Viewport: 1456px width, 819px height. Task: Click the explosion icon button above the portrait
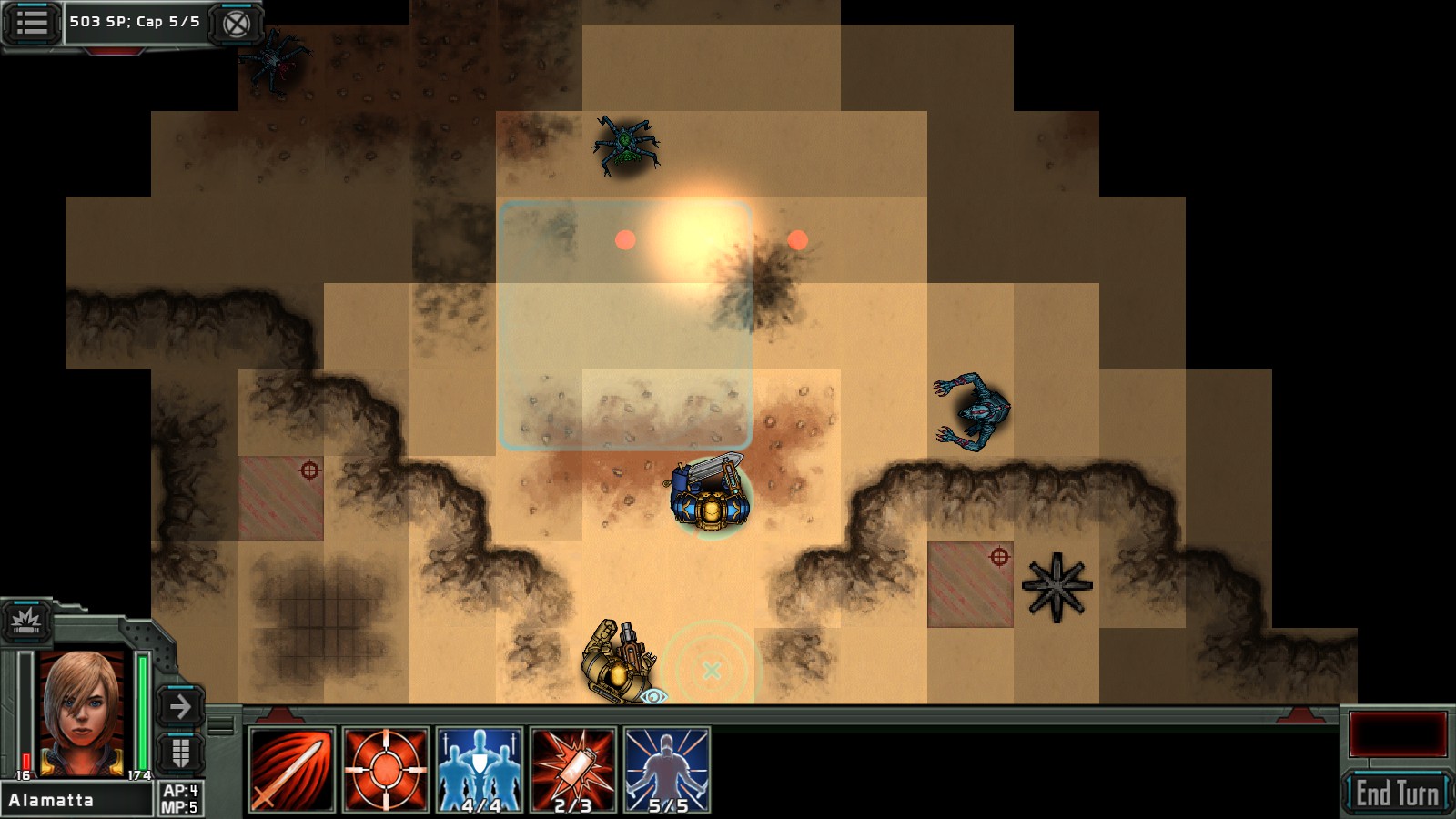25,622
